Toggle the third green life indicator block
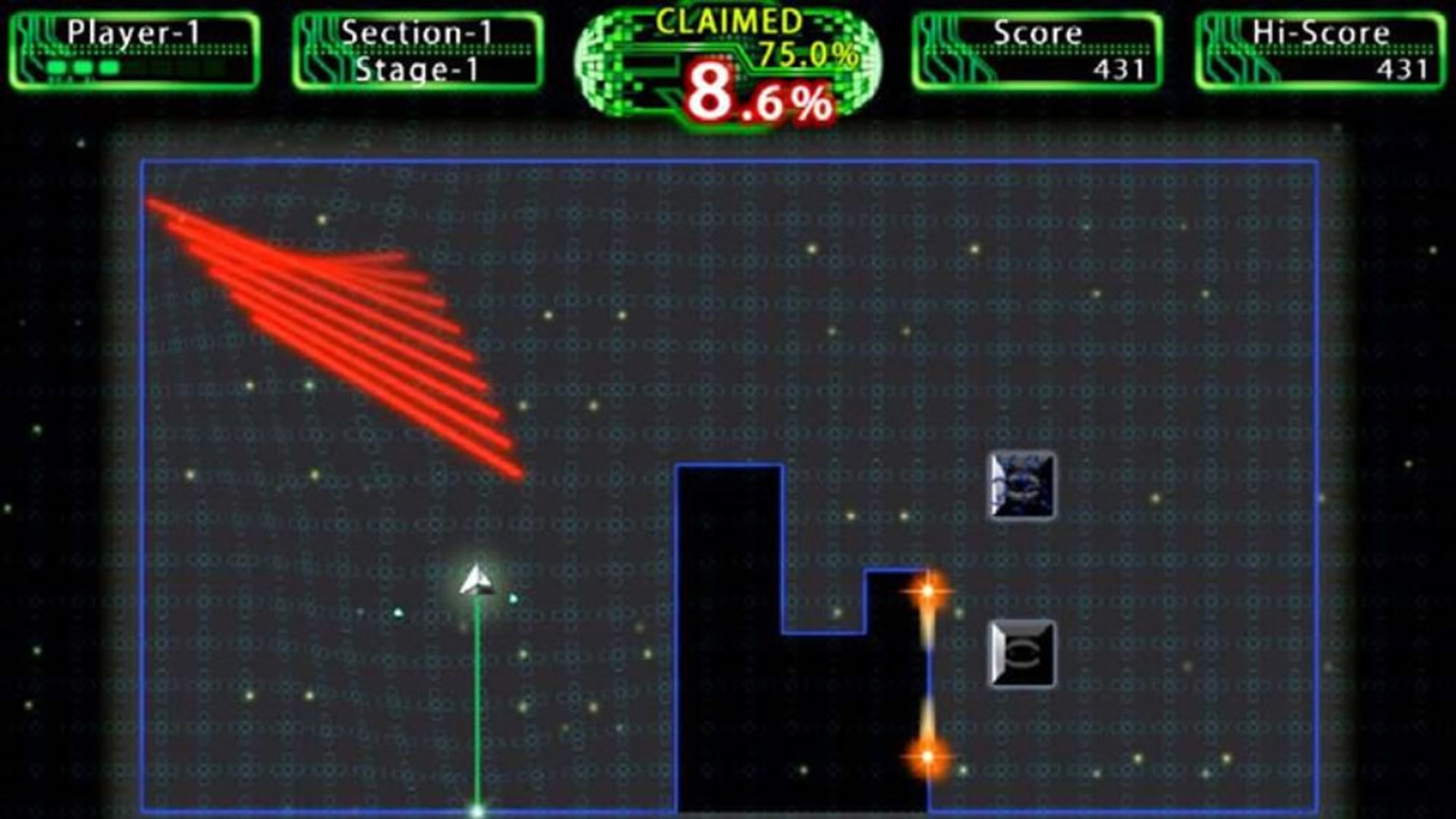 (108, 67)
